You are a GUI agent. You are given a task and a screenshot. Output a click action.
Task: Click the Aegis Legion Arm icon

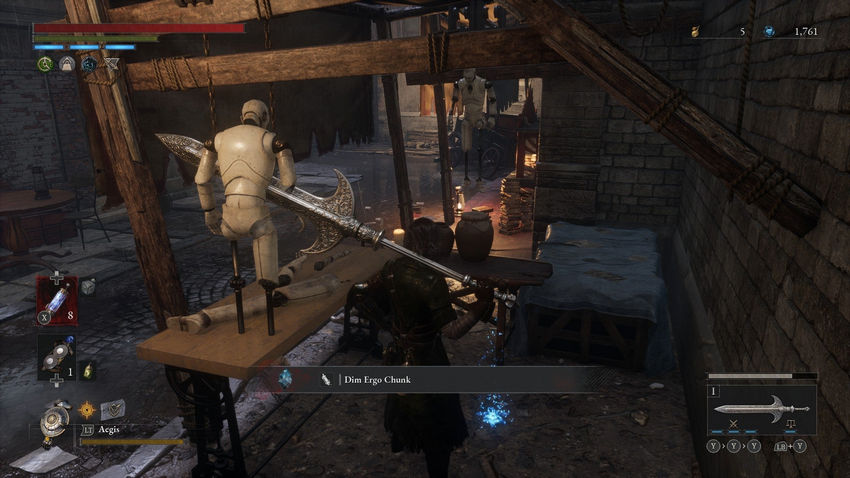point(55,419)
